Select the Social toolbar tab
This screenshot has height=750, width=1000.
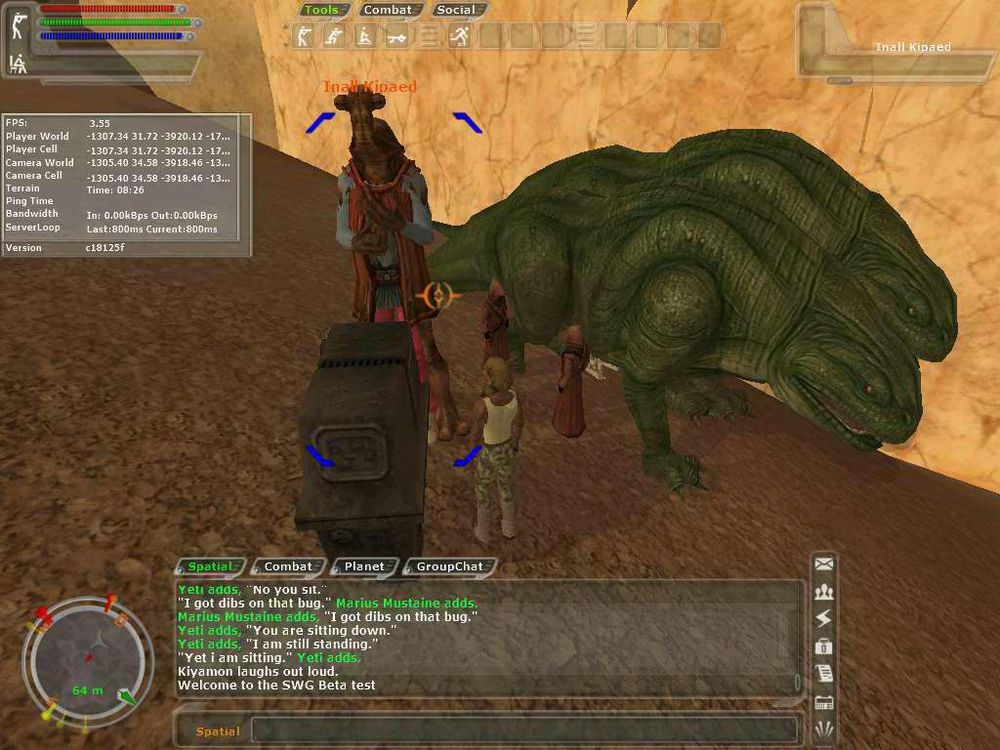pos(457,10)
